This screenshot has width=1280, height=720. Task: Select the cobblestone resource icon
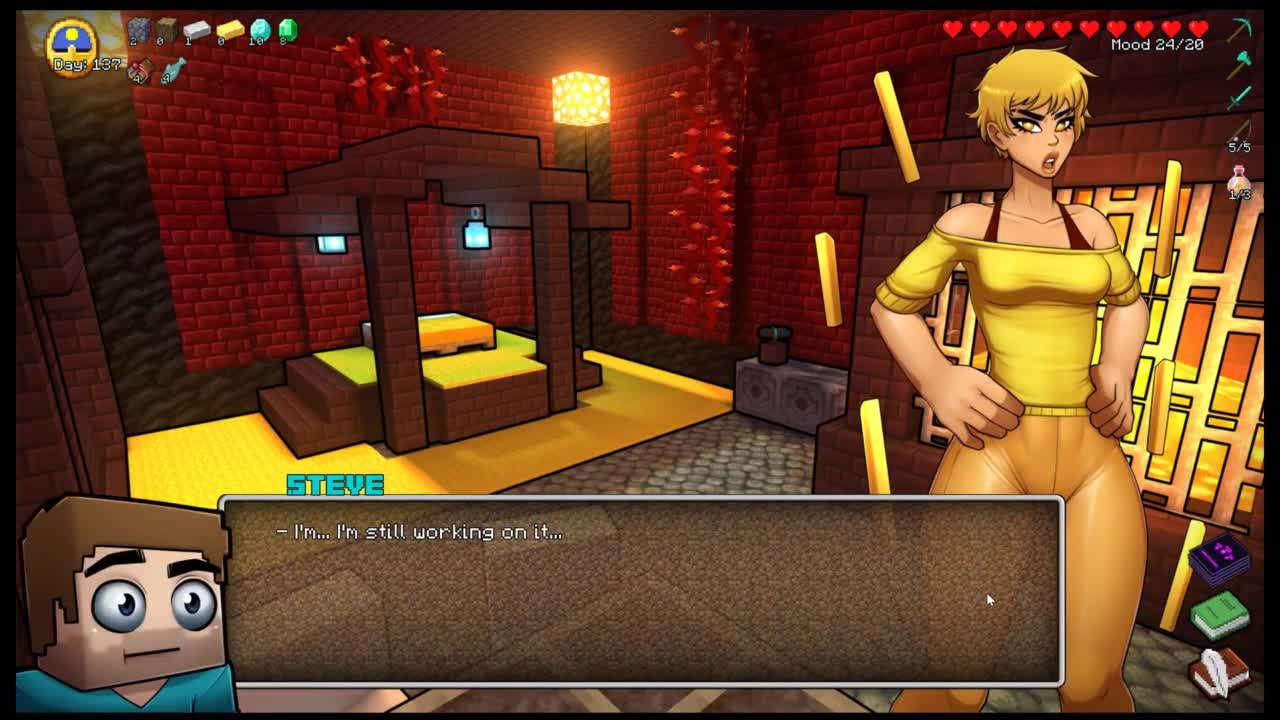tap(139, 30)
